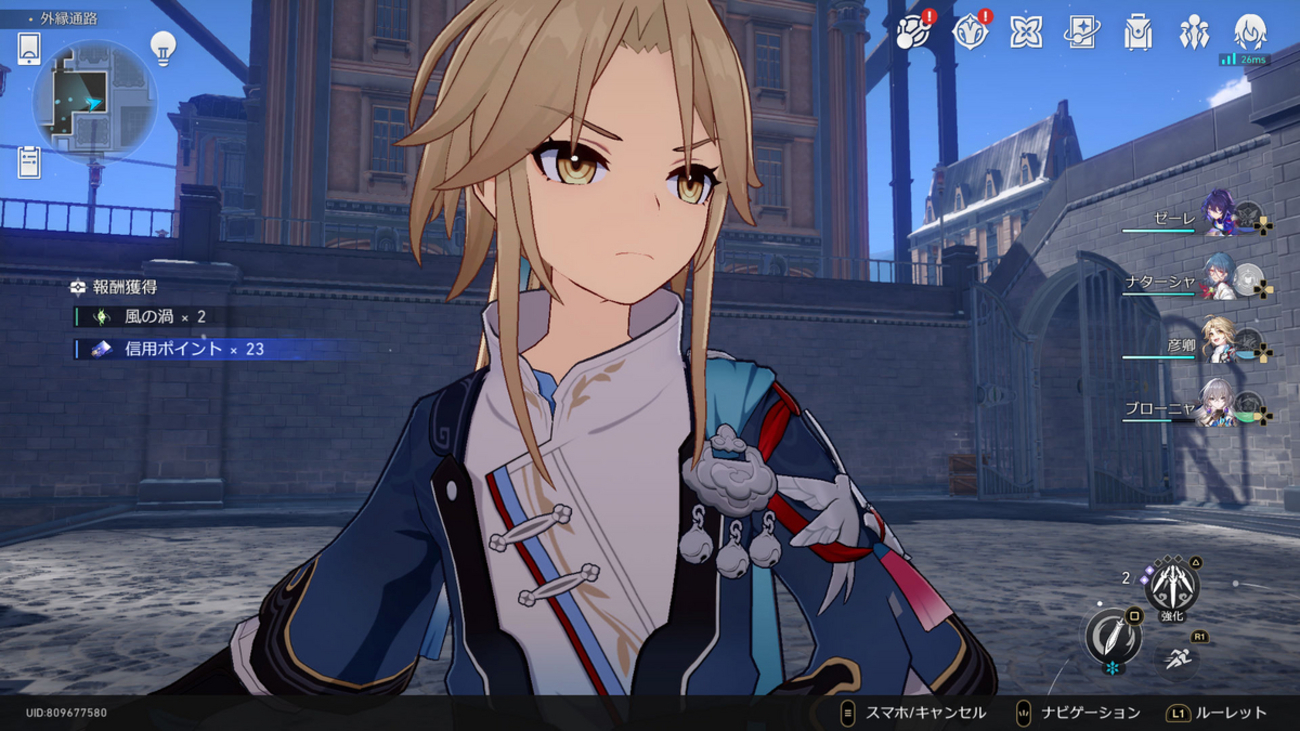Image resolution: width=1300 pixels, height=731 pixels.
Task: Open the four-petal flower icon
Action: pyautogui.click(x=1025, y=32)
